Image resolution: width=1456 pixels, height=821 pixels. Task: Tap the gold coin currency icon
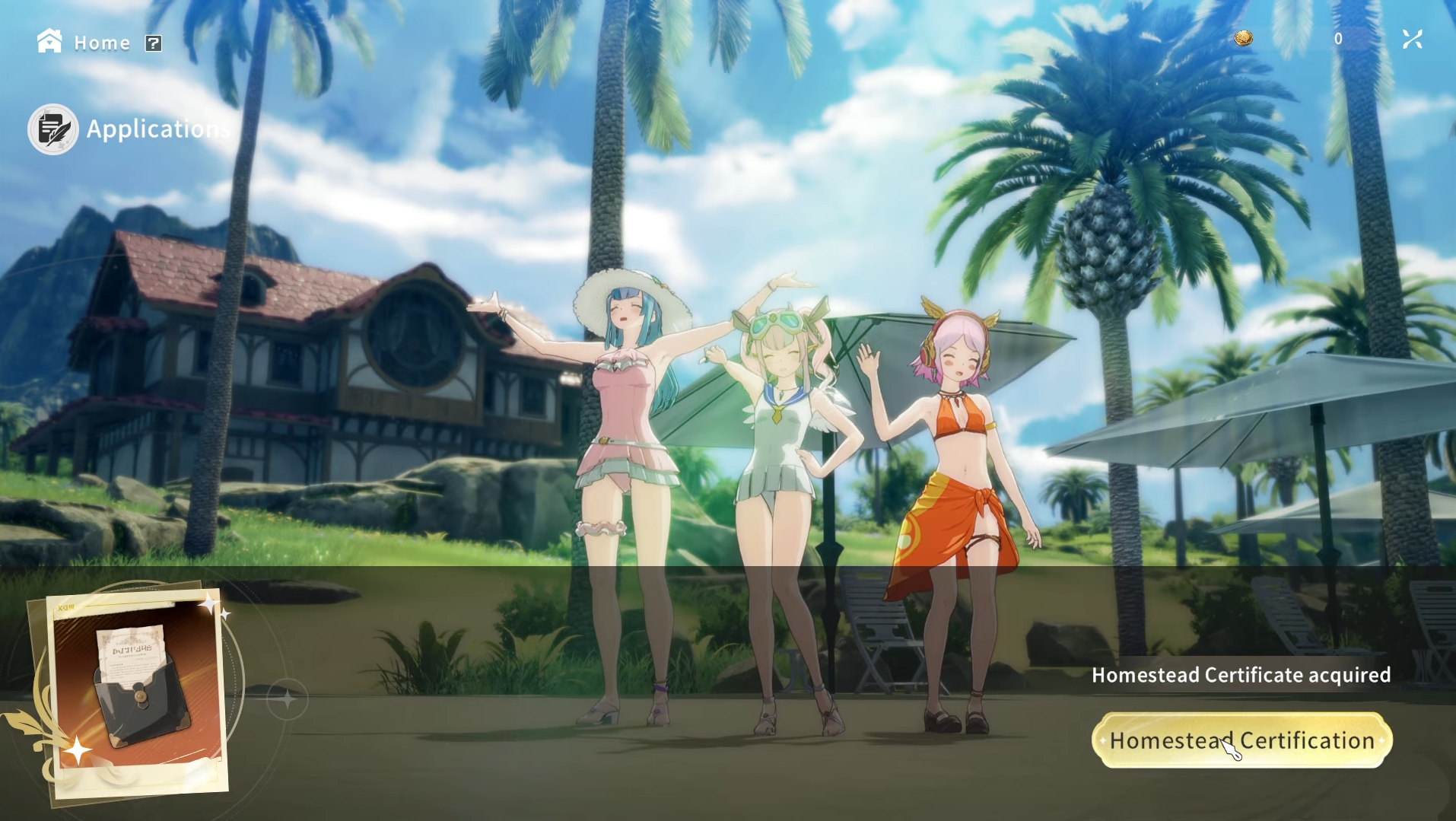pos(1244,38)
